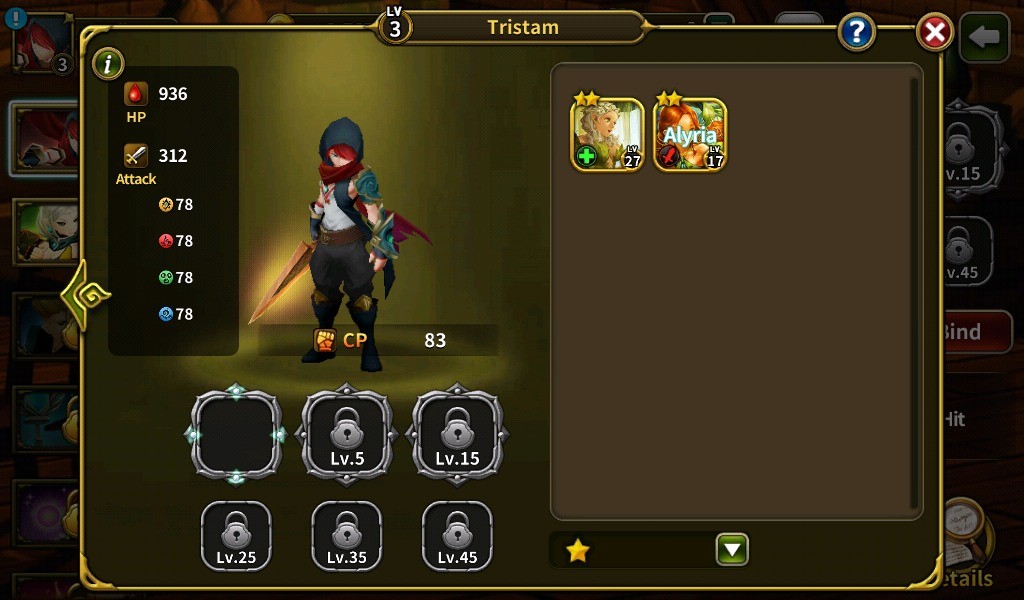Tap the locked Lv.45 equipment slot

[x=457, y=536]
